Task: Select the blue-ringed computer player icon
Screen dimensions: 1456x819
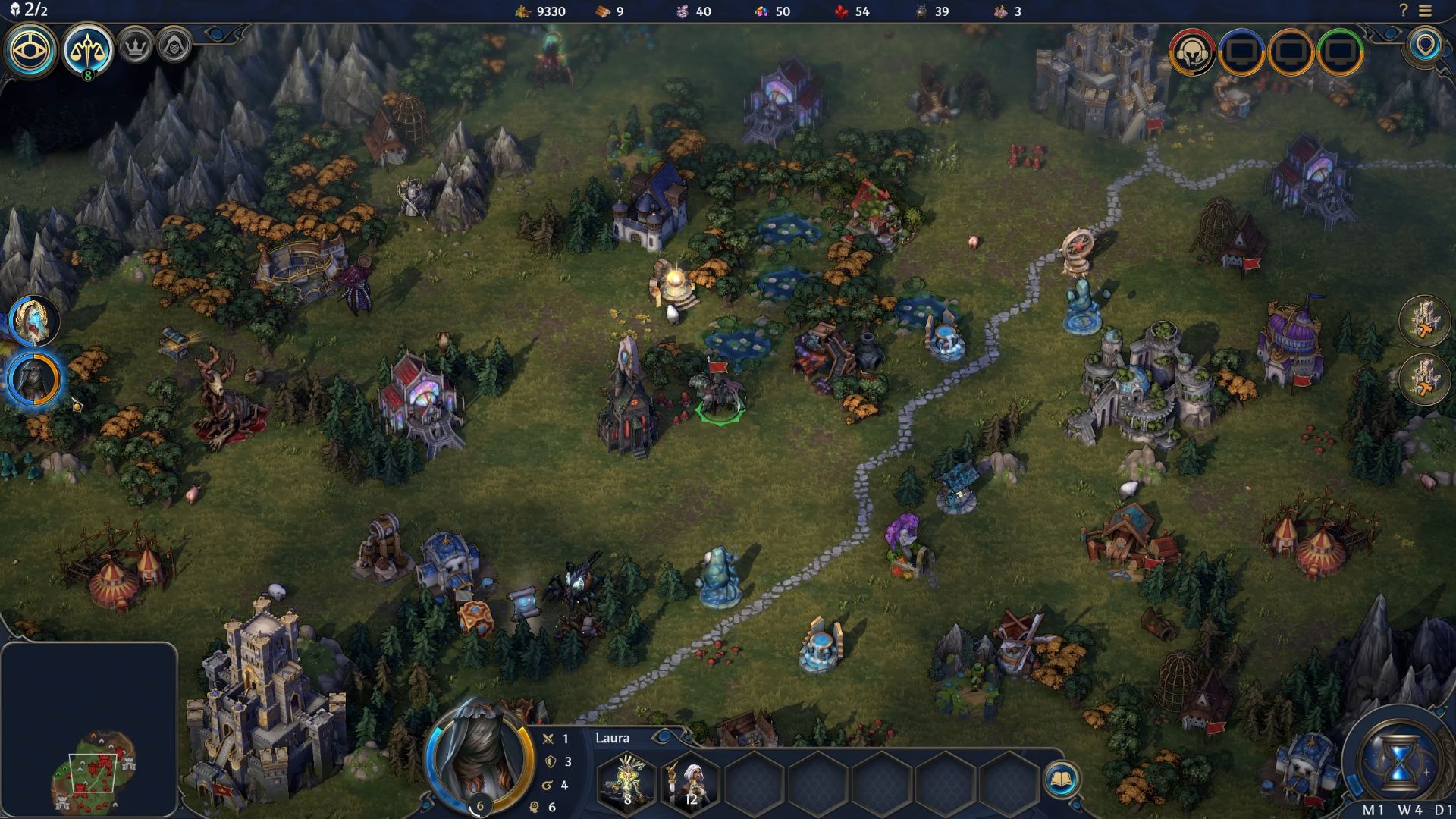Action: point(1241,52)
